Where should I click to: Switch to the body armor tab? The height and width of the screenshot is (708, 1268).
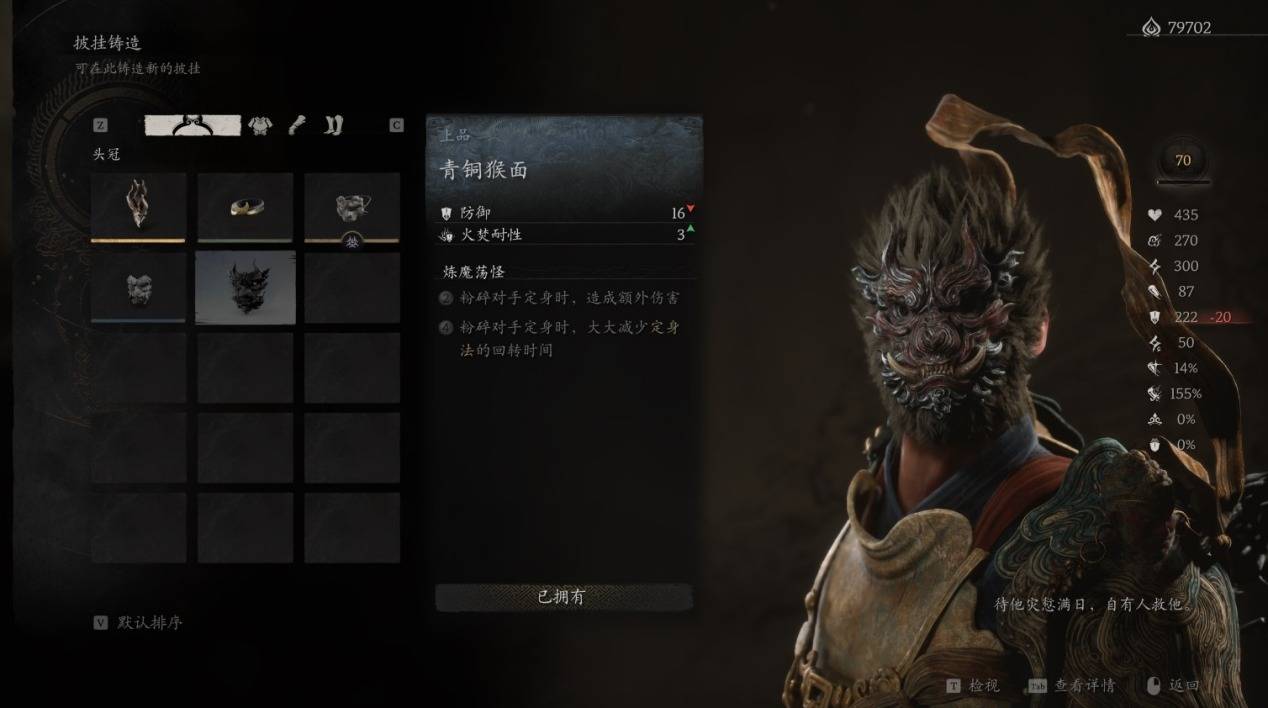(260, 125)
